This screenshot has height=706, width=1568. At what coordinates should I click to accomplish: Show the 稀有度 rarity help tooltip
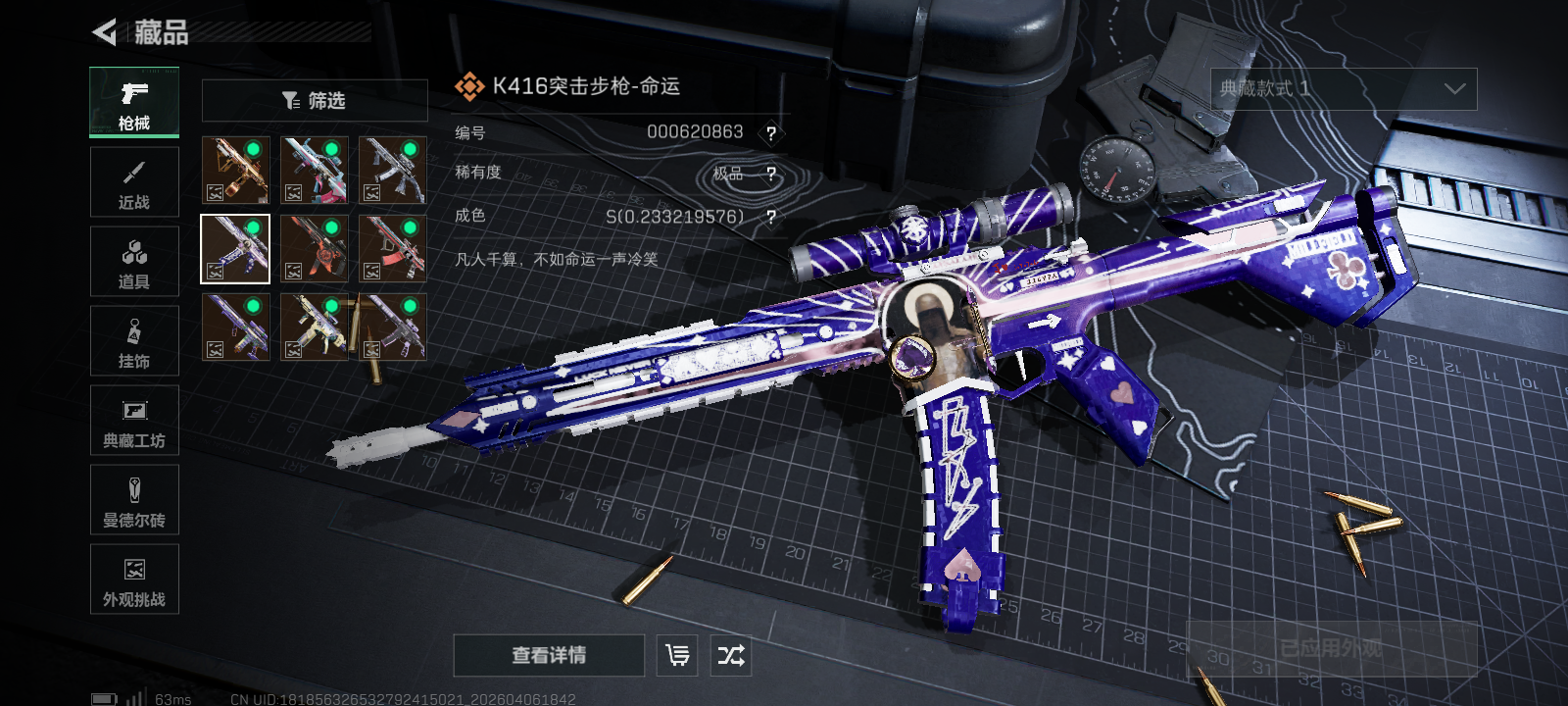(771, 175)
